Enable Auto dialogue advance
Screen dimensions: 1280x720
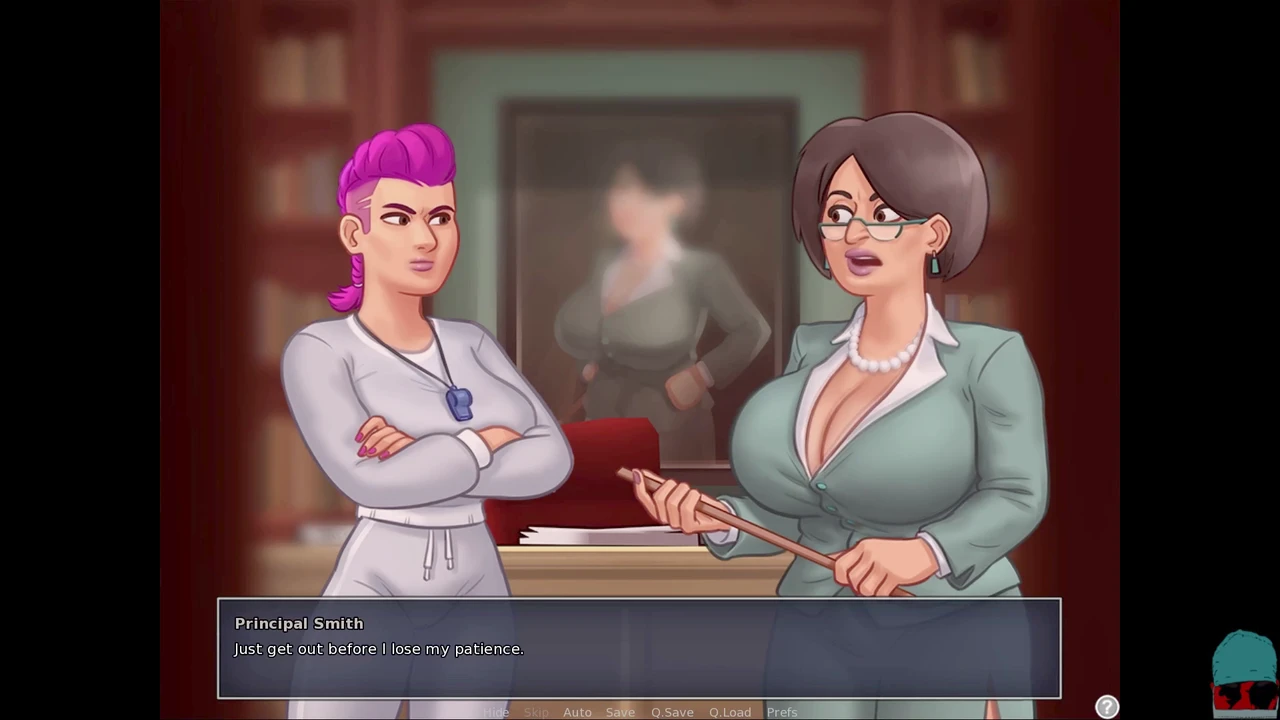click(x=577, y=712)
